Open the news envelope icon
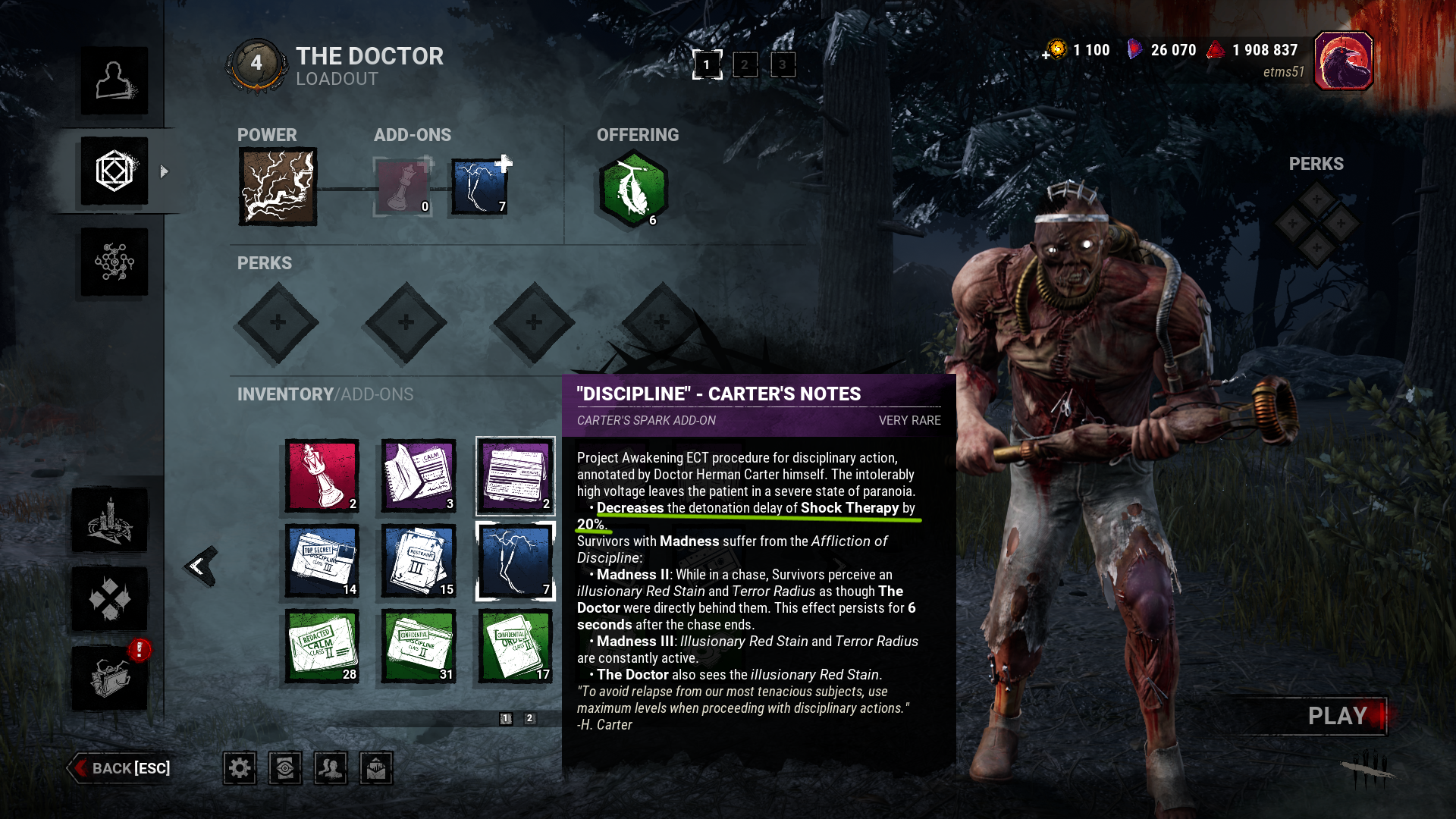This screenshot has width=1456, height=819. pyautogui.click(x=376, y=767)
